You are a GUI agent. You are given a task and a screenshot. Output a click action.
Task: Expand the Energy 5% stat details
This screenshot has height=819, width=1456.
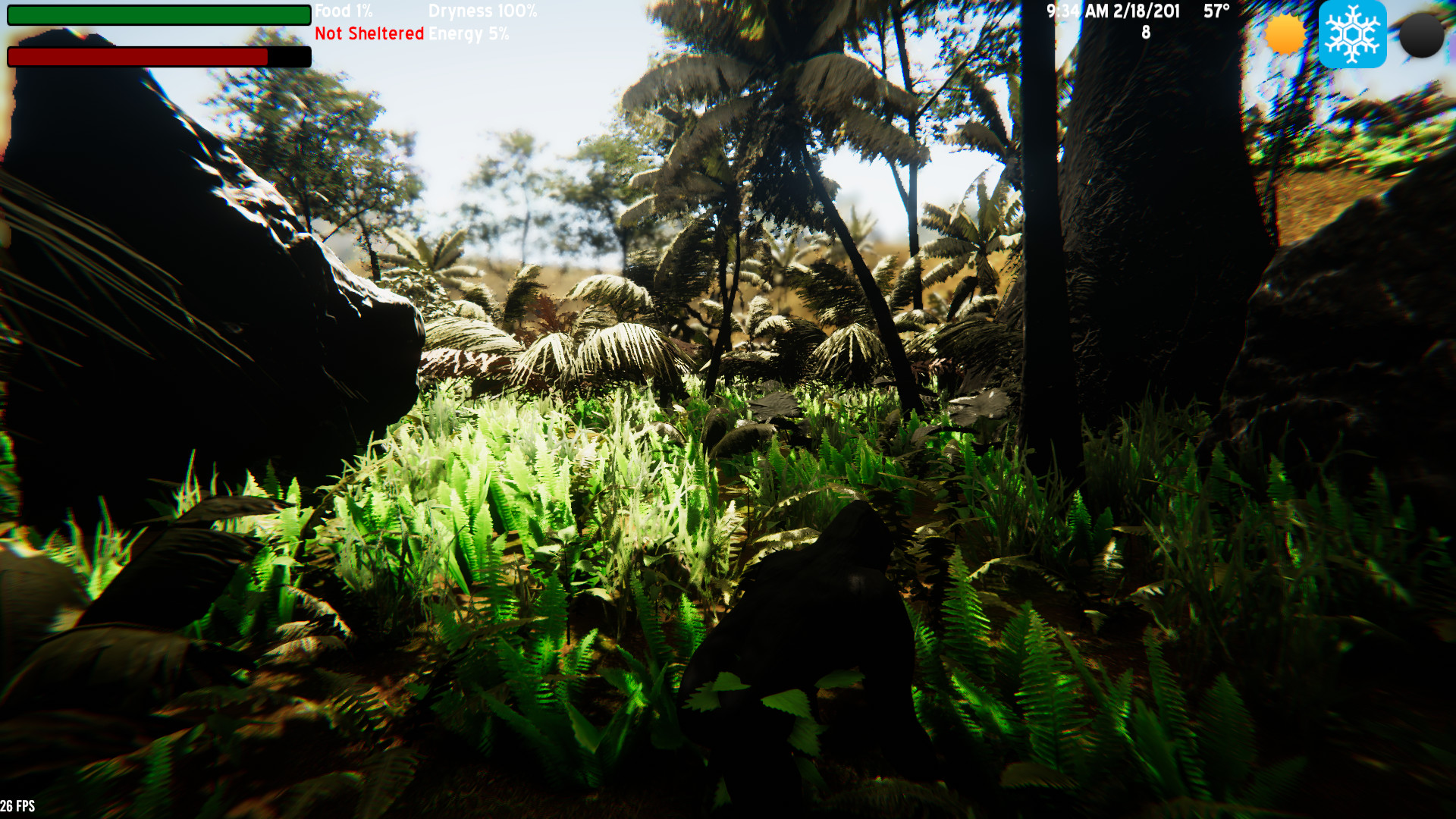point(469,33)
